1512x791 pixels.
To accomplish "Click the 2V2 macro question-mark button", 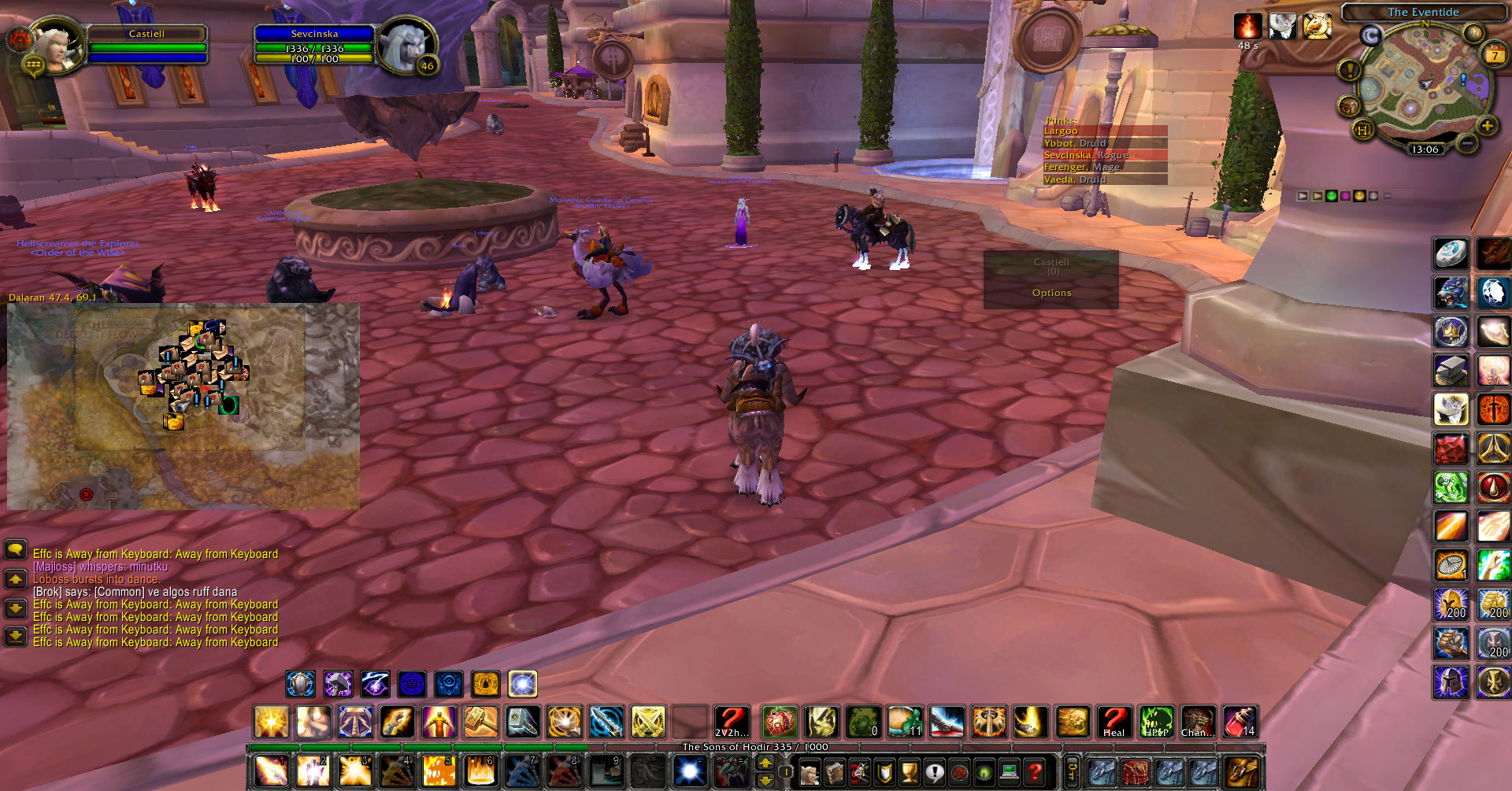I will (731, 722).
